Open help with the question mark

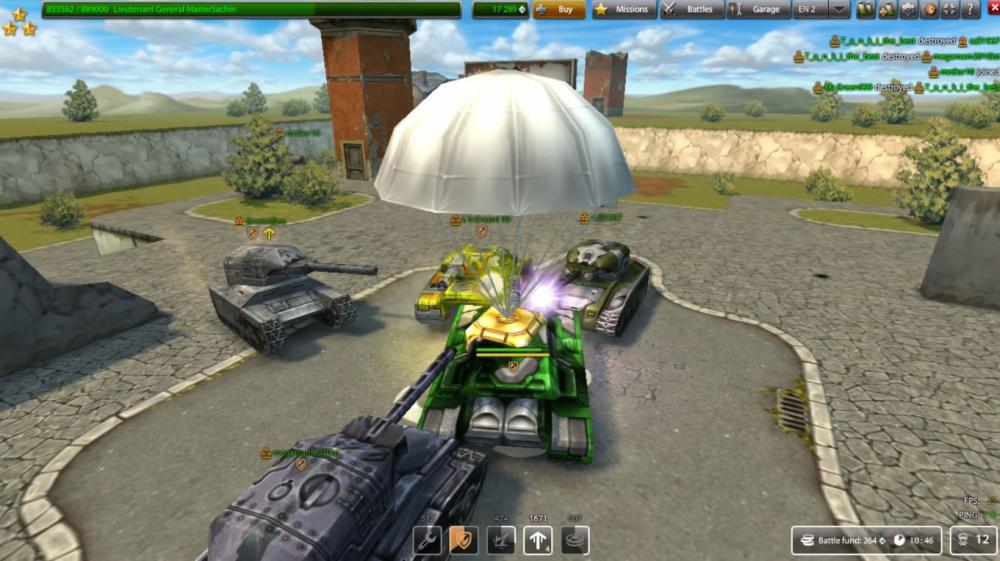coord(969,9)
